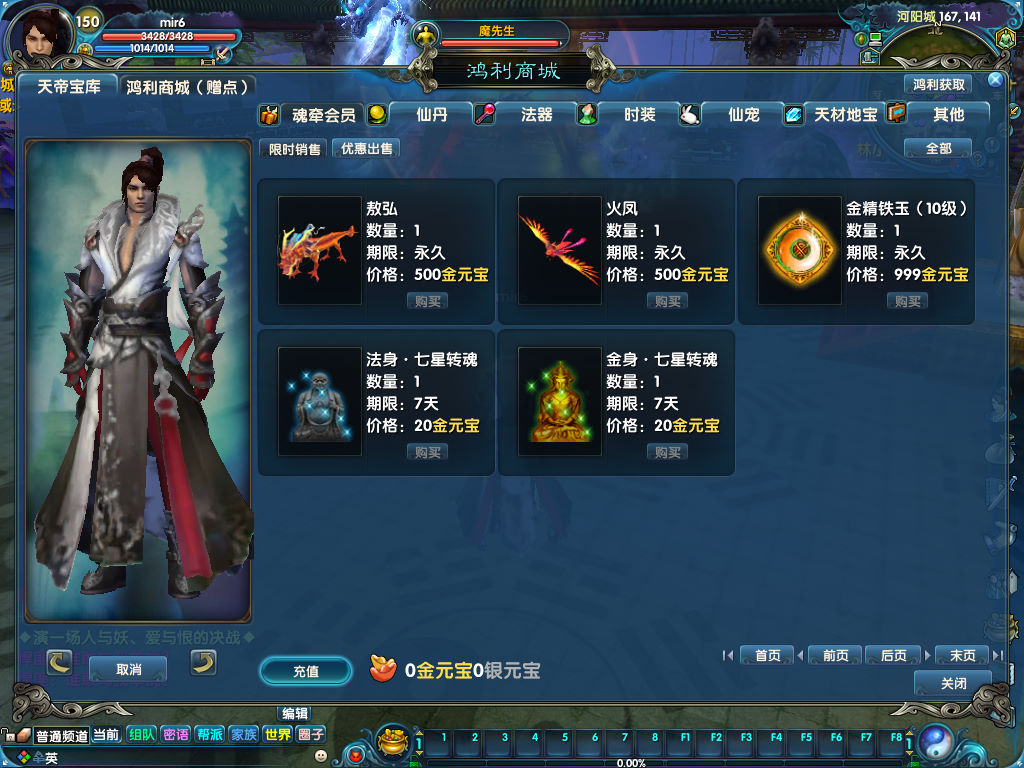Viewport: 1024px width, 768px height.
Task: Click the 鸿利获取 button
Action: pyautogui.click(x=939, y=85)
